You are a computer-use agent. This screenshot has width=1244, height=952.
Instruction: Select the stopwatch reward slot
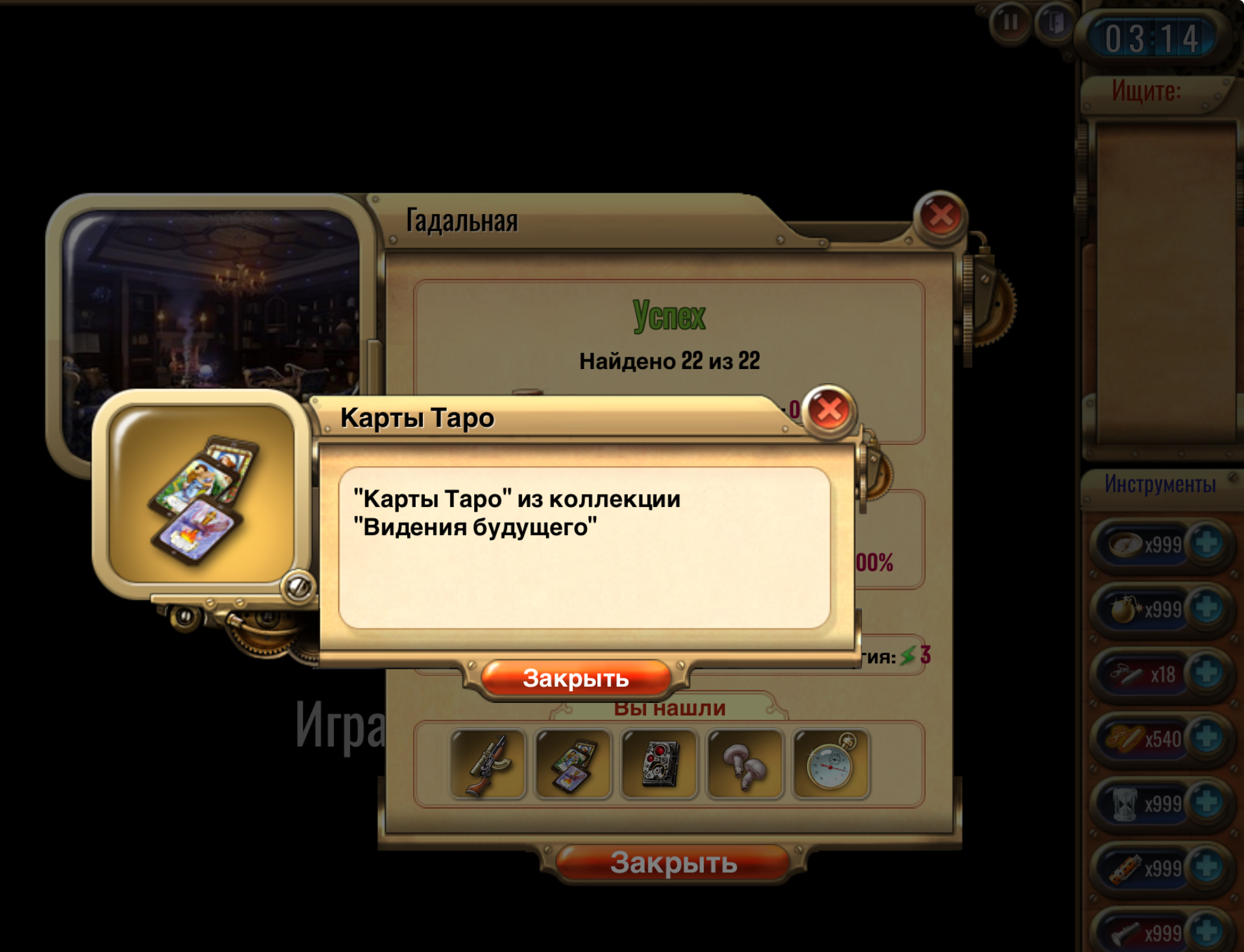[830, 765]
